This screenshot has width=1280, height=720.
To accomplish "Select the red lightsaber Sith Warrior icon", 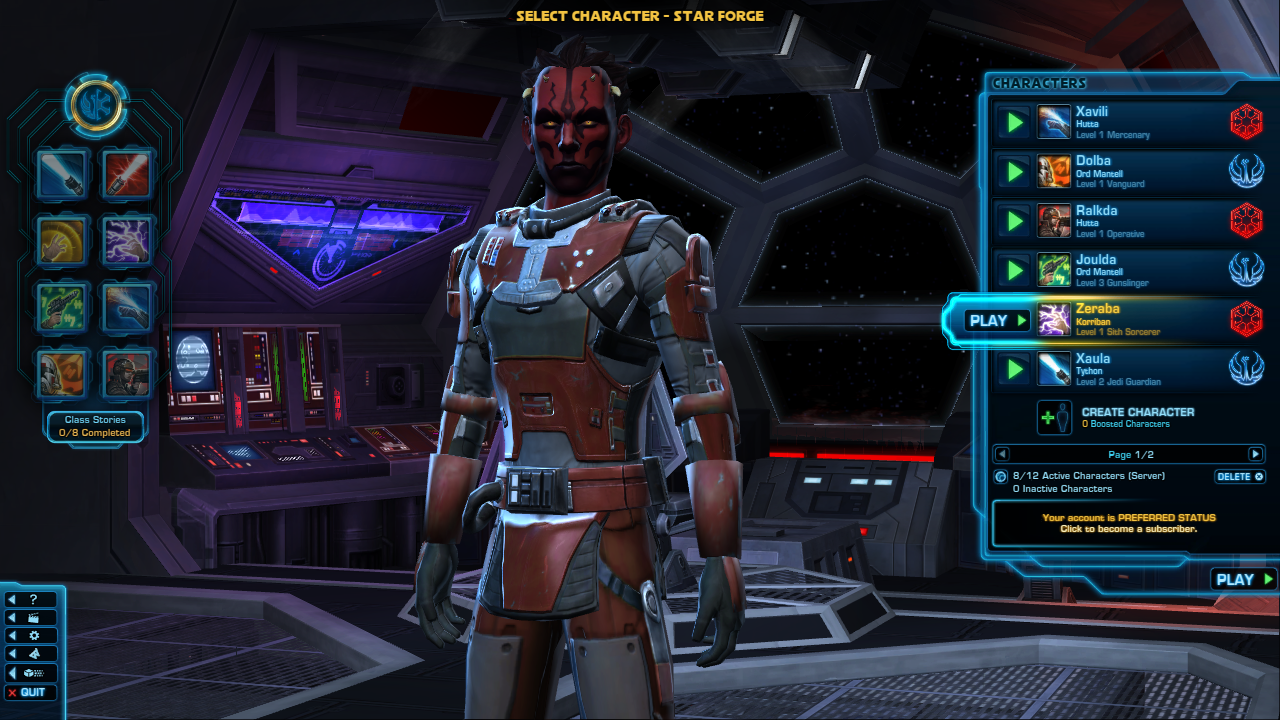I will tap(127, 175).
